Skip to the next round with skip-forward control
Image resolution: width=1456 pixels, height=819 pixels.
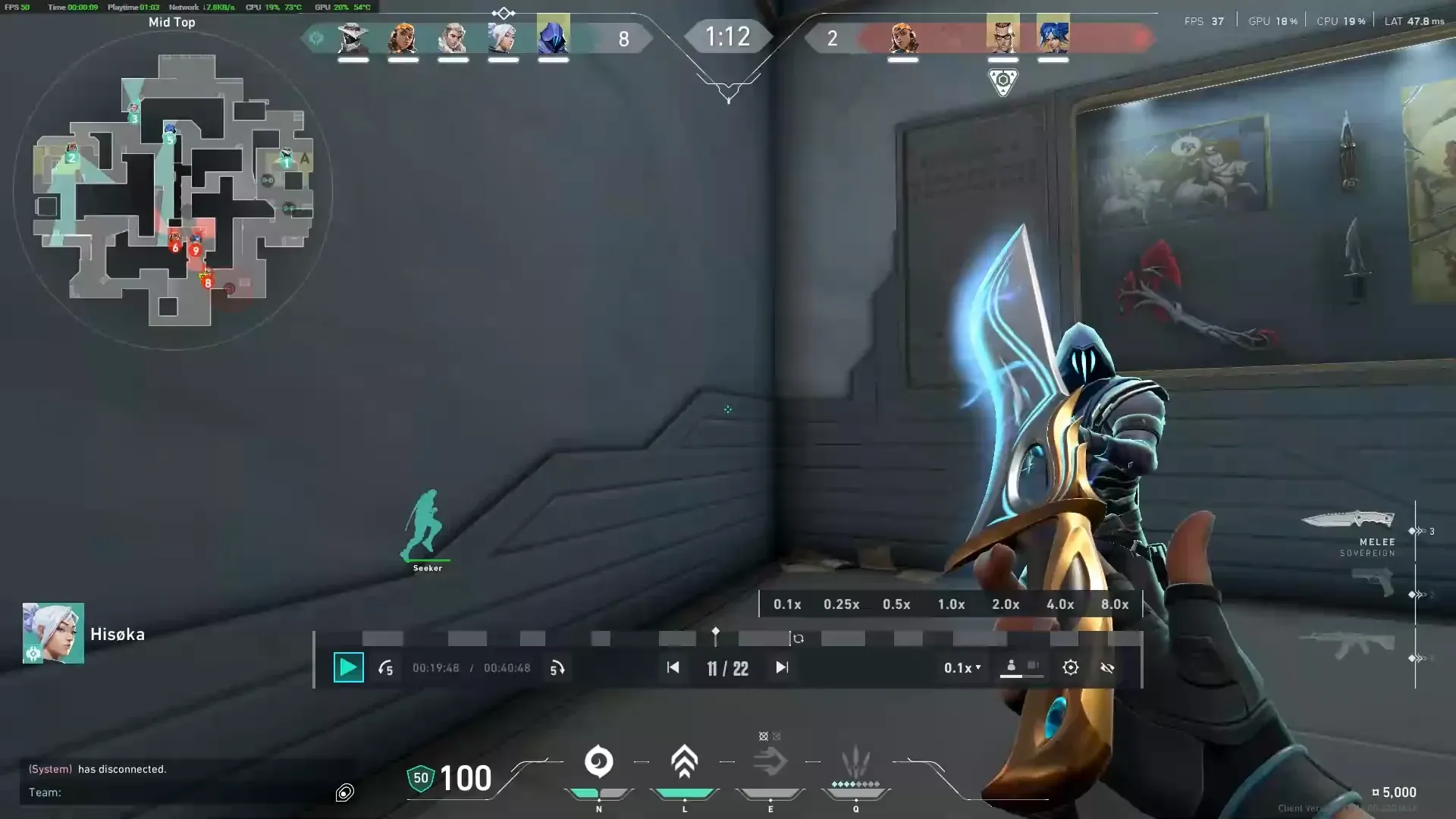coord(782,668)
